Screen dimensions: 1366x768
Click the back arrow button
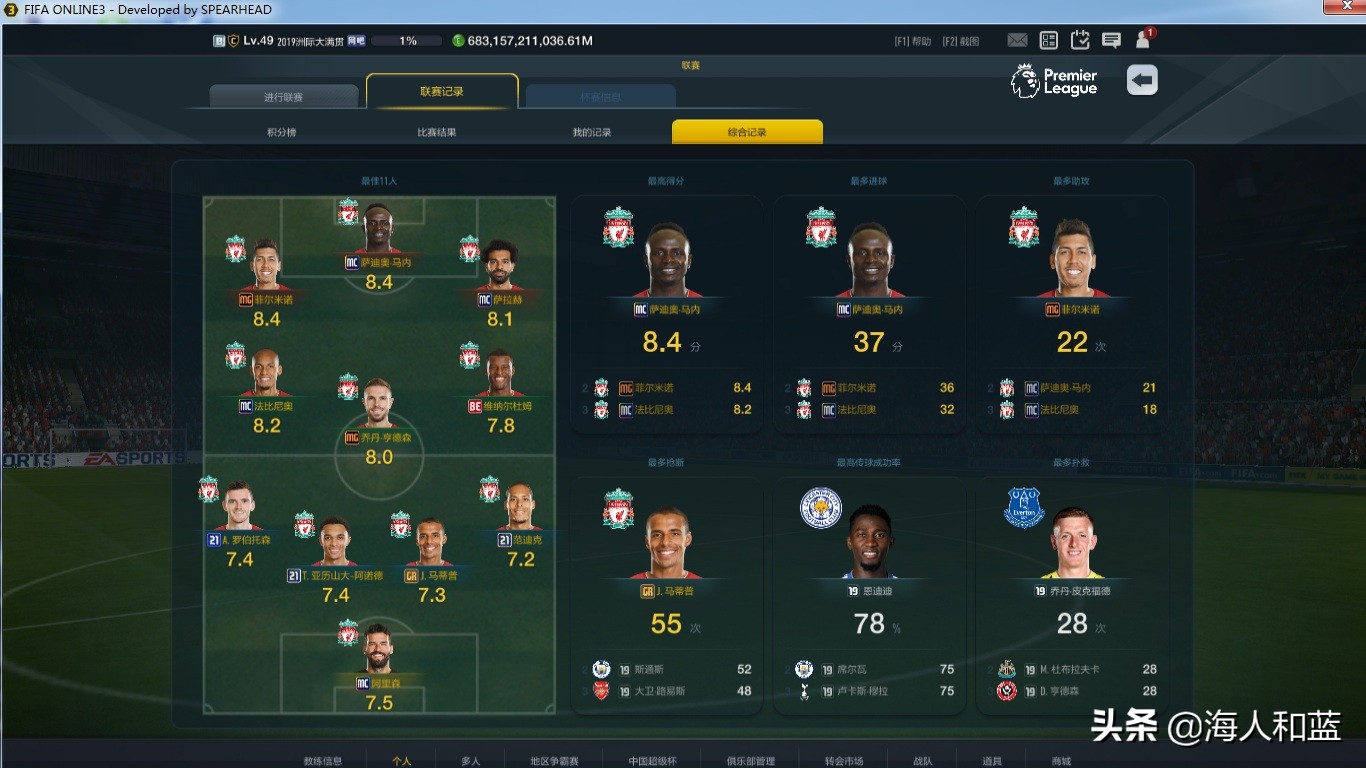point(1142,79)
